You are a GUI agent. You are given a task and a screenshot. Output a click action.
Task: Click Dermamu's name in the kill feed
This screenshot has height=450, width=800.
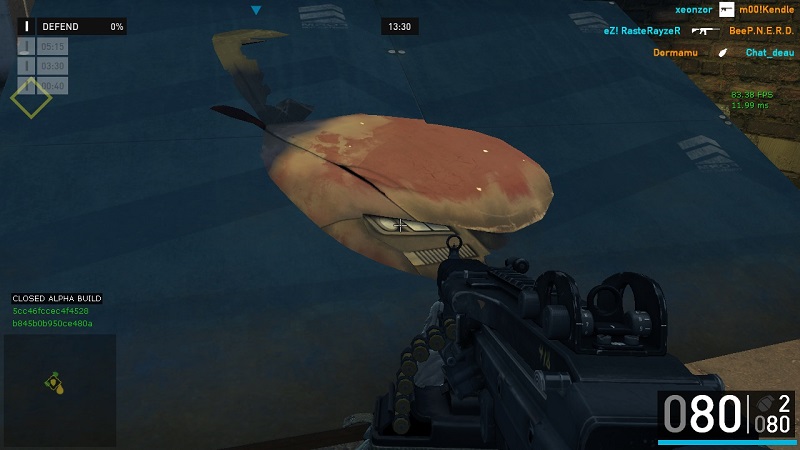[675, 52]
